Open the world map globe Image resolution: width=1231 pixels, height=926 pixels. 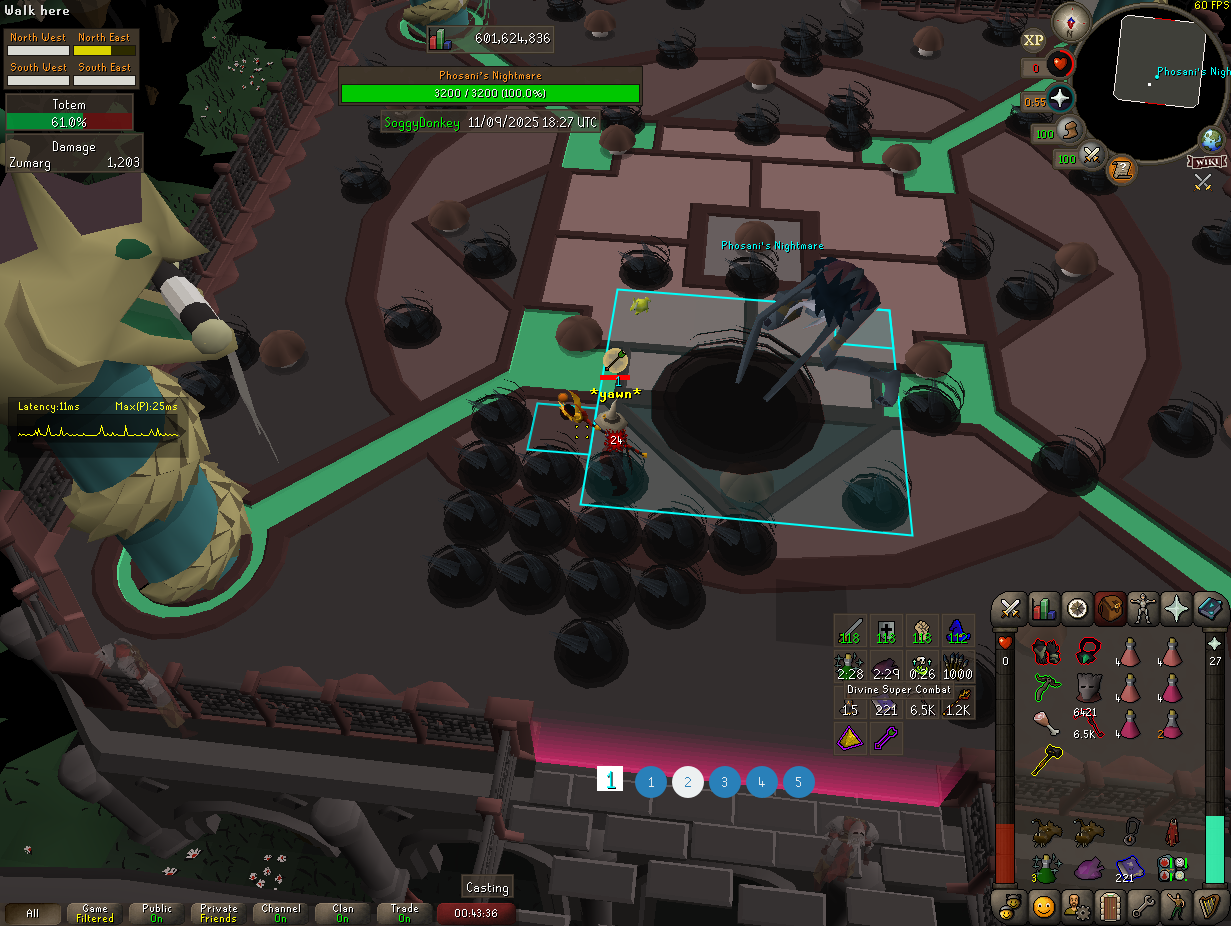pyautogui.click(x=1214, y=140)
